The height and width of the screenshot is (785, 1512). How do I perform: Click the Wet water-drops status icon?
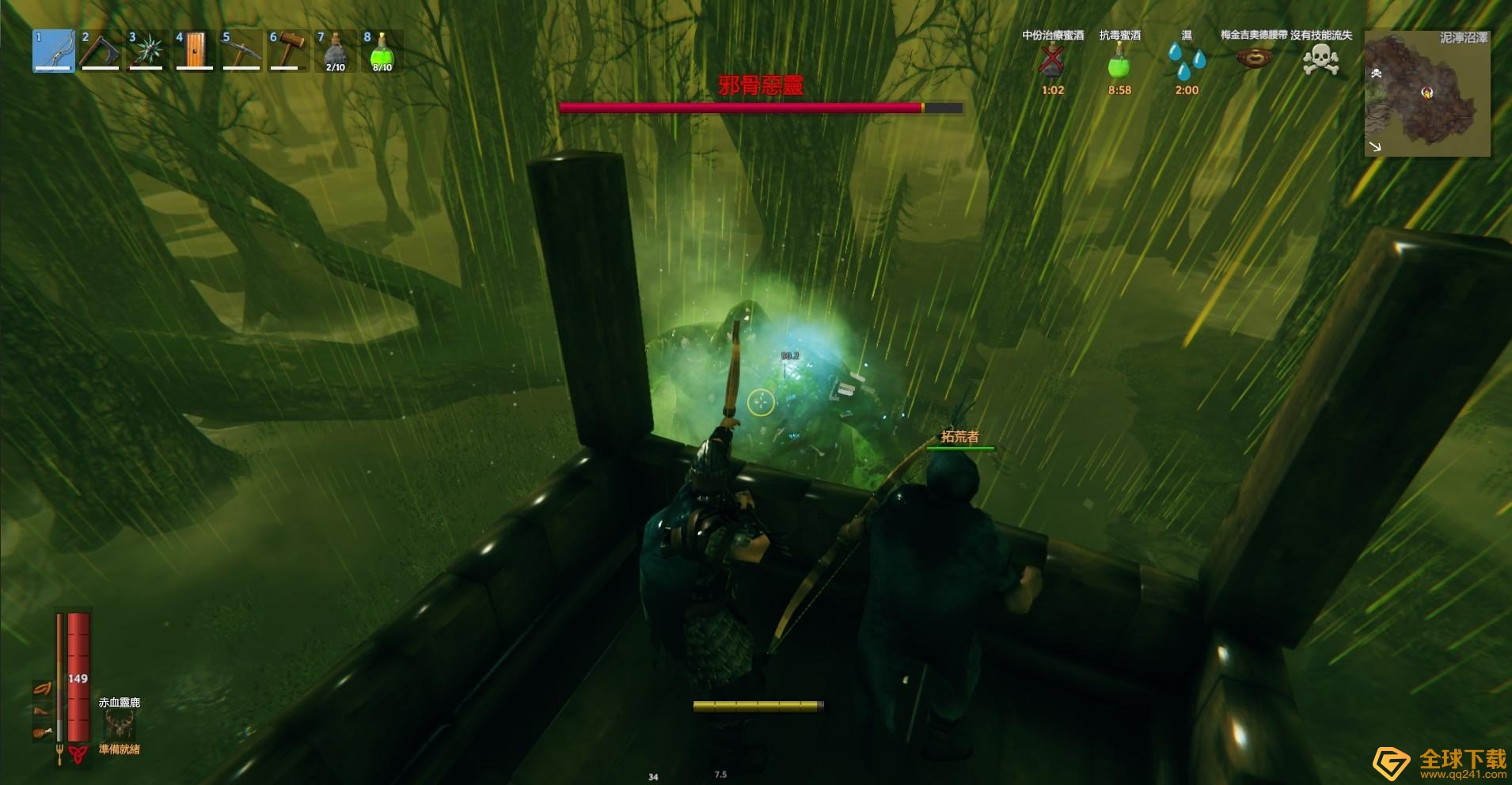1186,60
